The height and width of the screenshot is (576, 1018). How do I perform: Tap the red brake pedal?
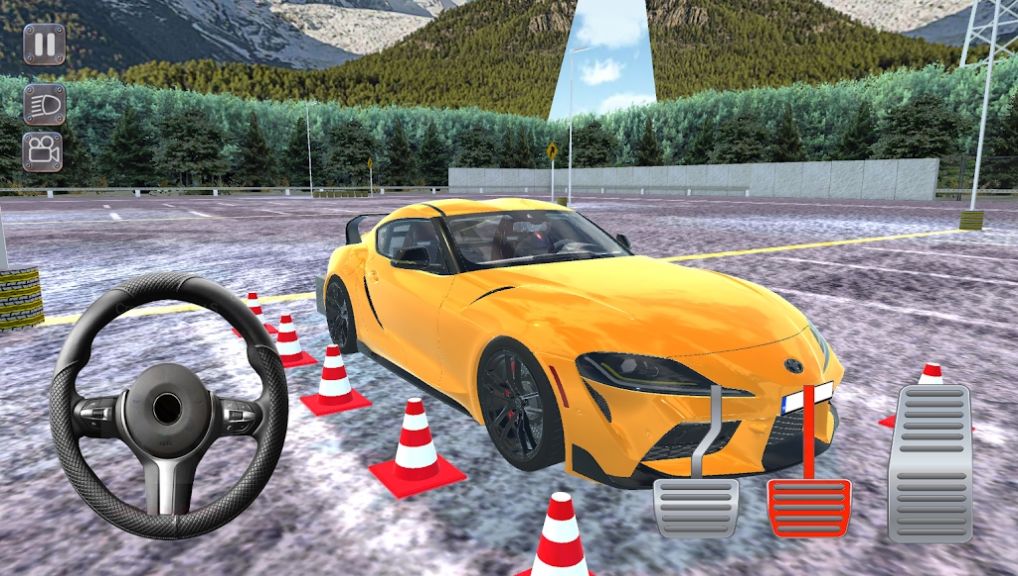click(808, 506)
